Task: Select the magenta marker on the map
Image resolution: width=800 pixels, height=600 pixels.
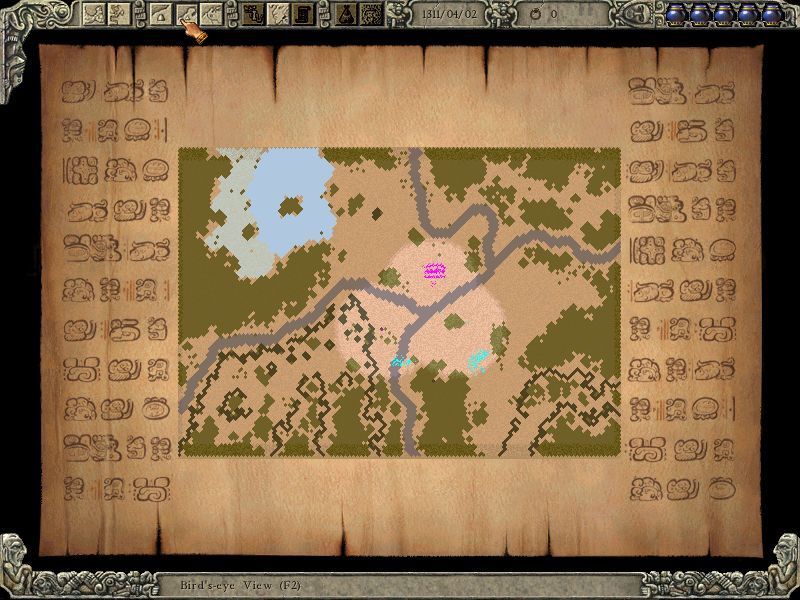Action: click(x=434, y=271)
